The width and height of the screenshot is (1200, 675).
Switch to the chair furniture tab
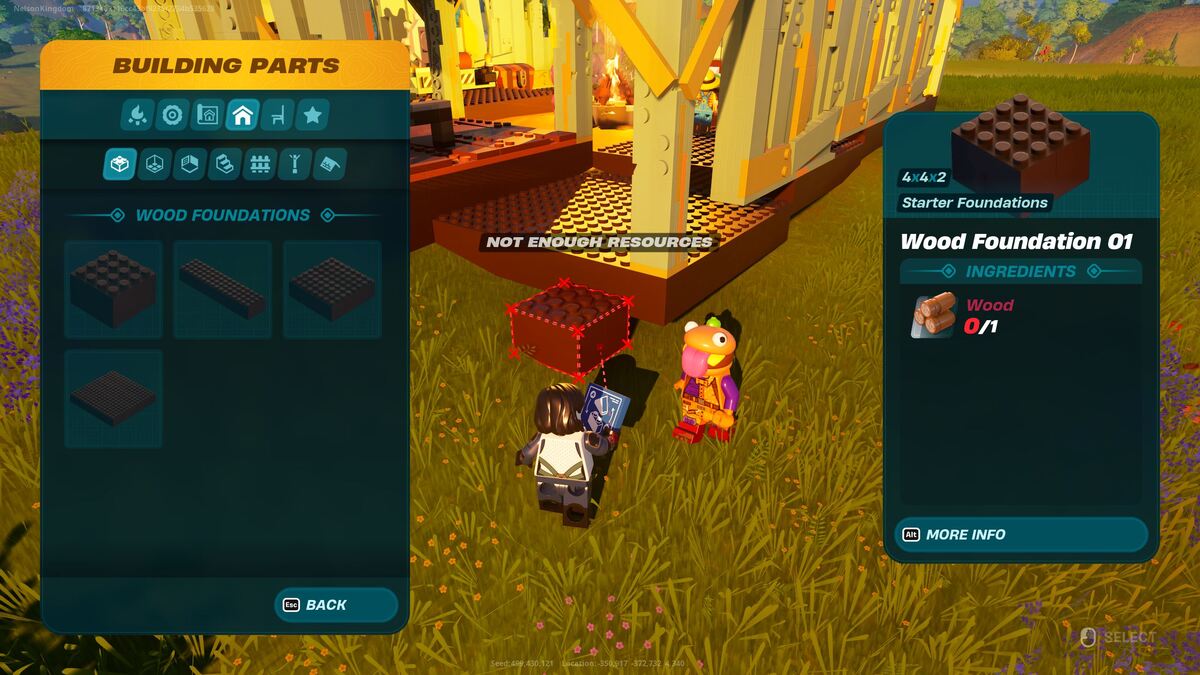point(277,116)
